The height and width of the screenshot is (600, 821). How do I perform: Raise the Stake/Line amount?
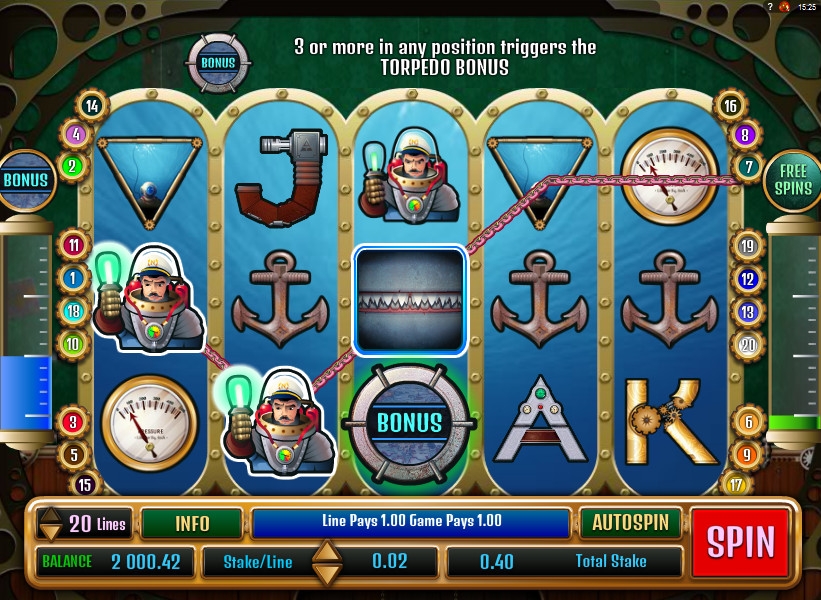tap(327, 550)
